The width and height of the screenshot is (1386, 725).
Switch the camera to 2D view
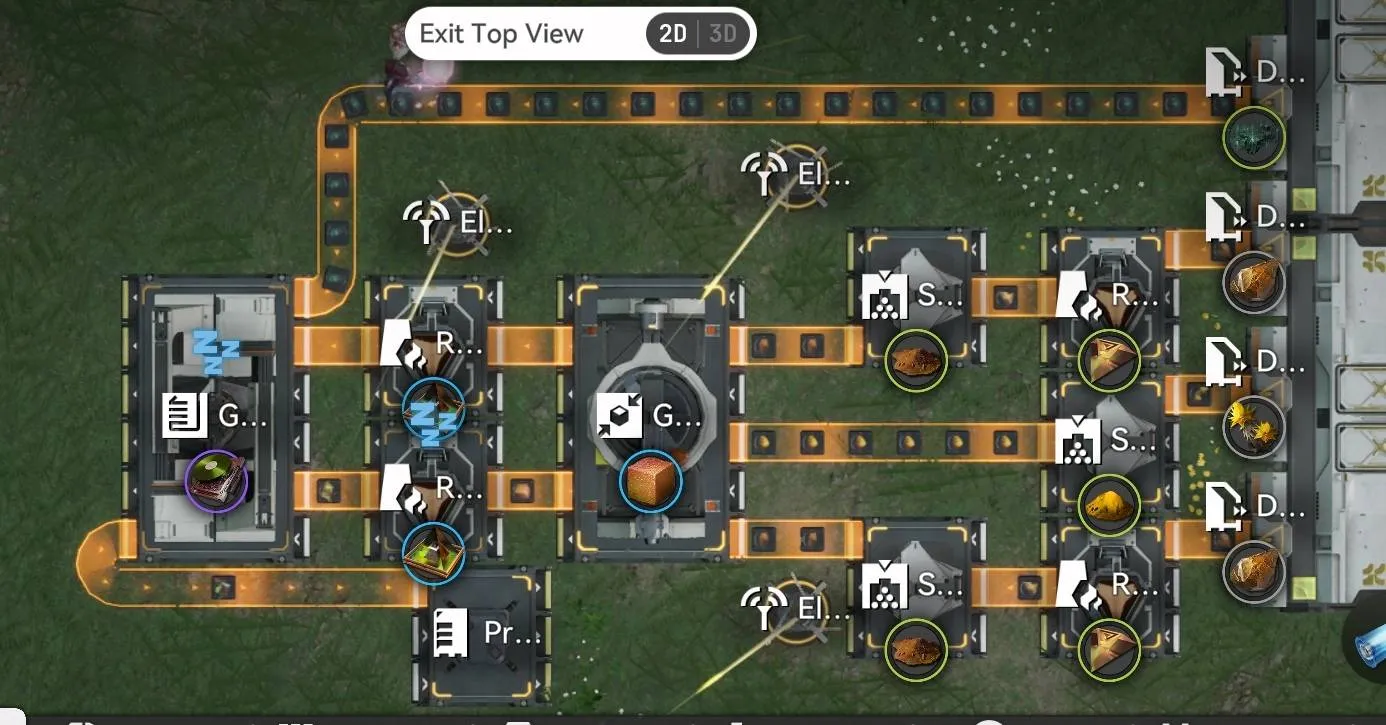pyautogui.click(x=673, y=34)
